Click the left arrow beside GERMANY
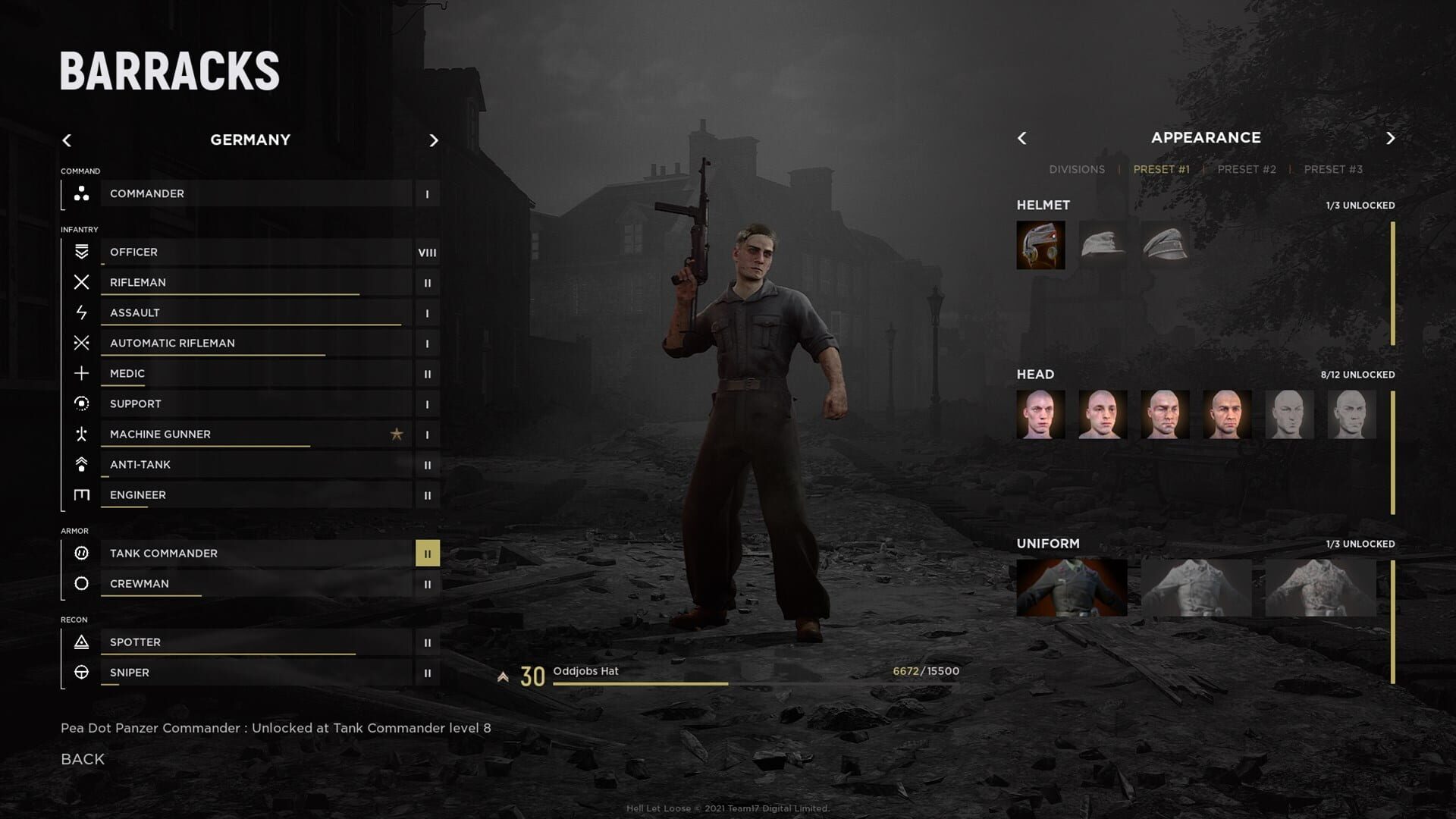 (67, 140)
